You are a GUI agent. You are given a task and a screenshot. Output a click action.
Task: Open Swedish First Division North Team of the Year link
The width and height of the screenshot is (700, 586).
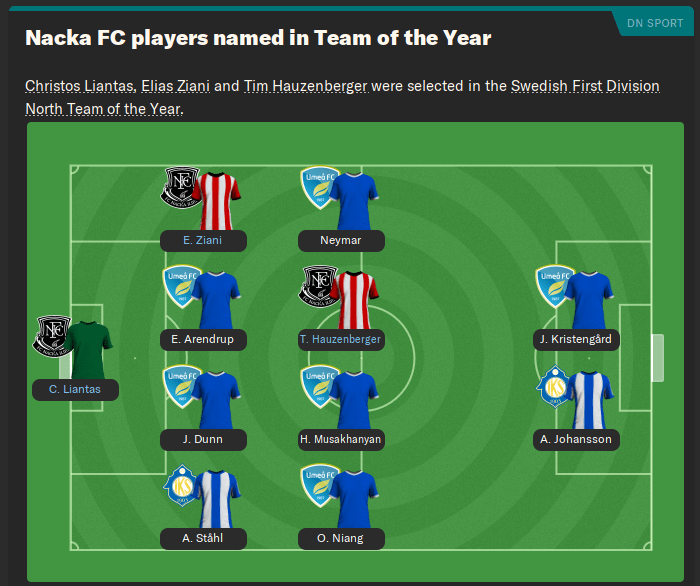585,86
